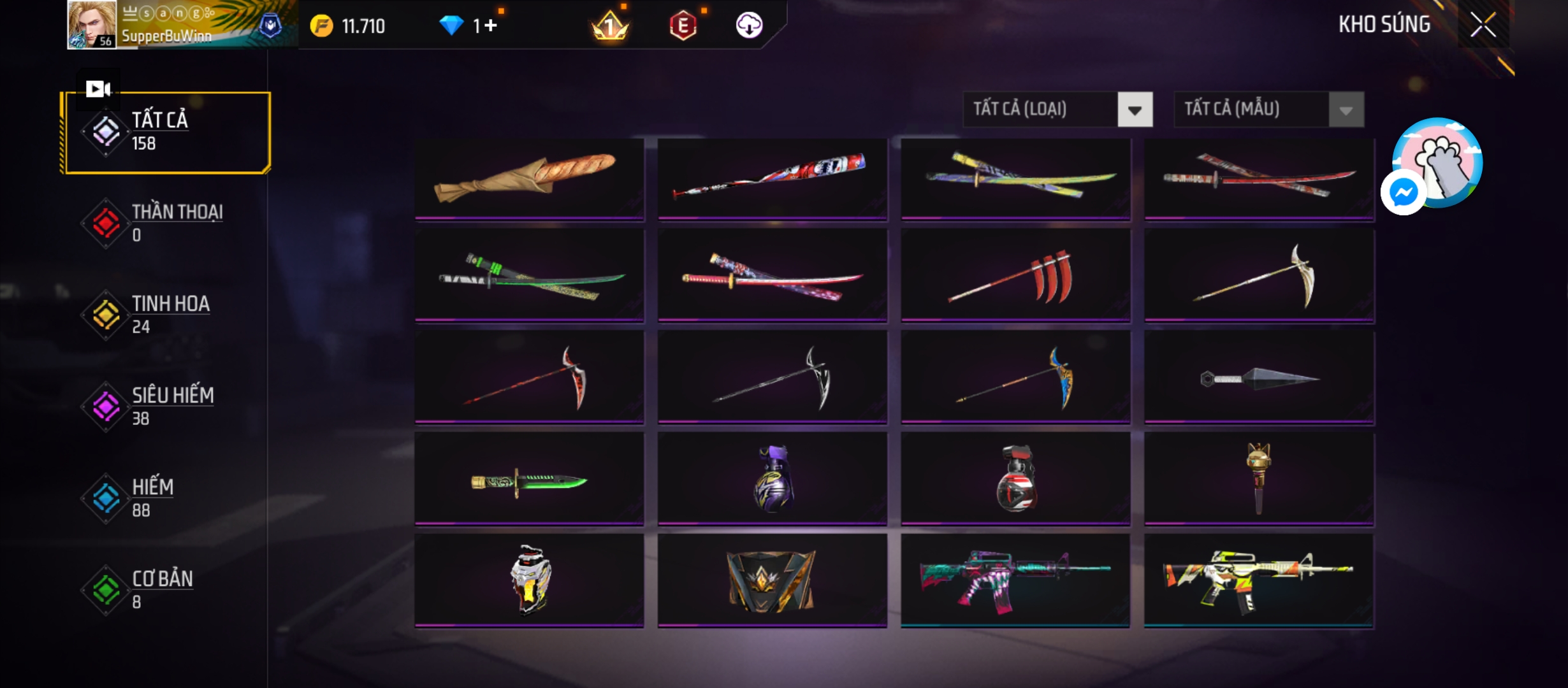Tap the video recording camera icon
This screenshot has width=1568, height=688.
point(98,89)
